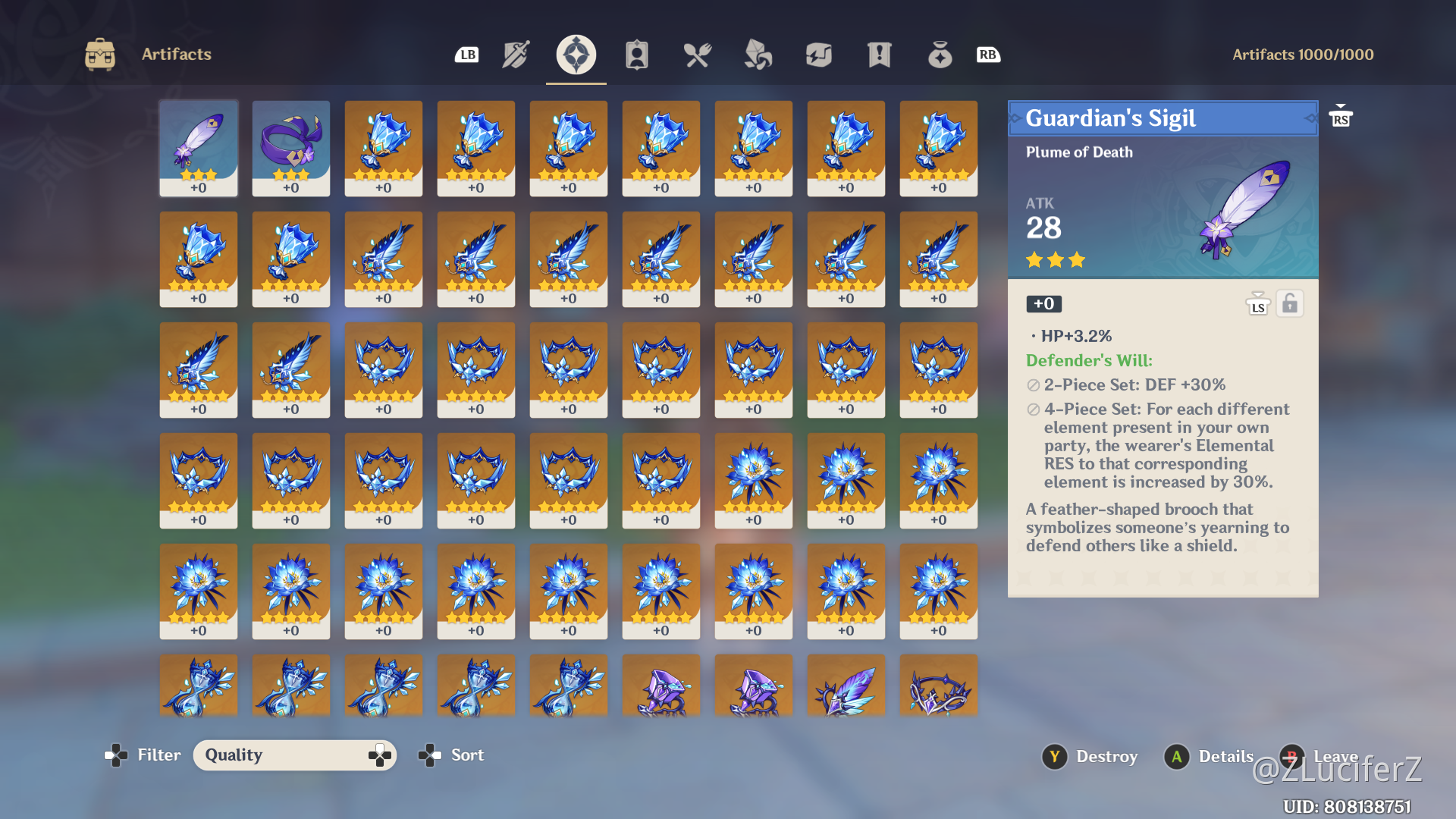Select the selected Guardian's Sigil feather thumbnail

click(198, 148)
